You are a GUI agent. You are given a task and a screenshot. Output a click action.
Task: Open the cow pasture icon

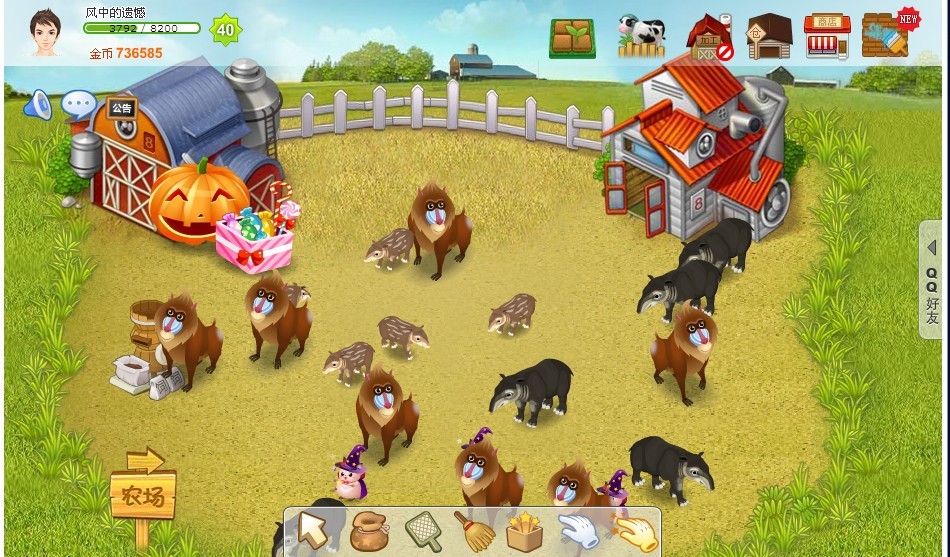click(x=641, y=37)
